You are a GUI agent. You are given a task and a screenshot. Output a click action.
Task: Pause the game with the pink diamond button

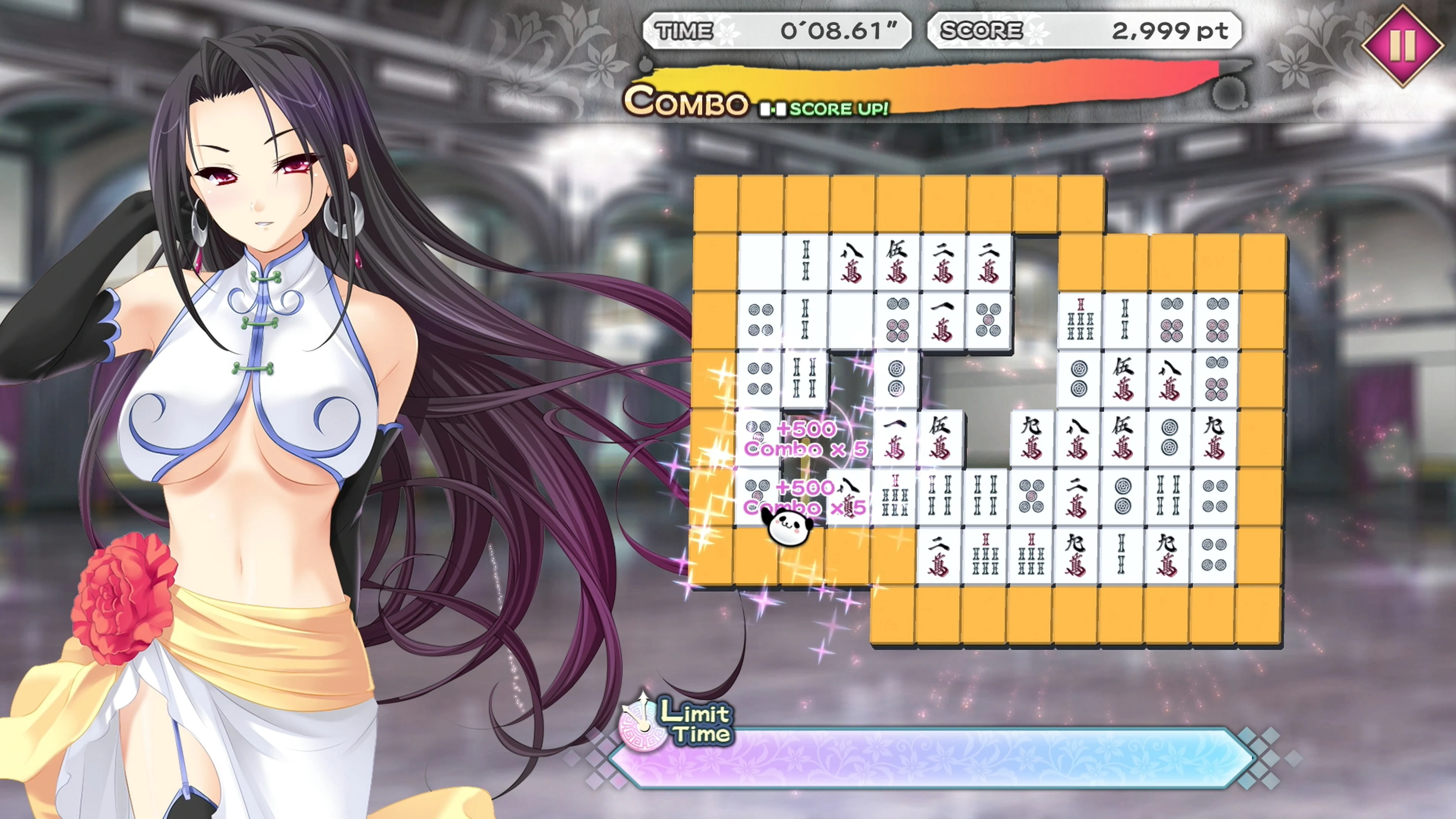pos(1402,45)
